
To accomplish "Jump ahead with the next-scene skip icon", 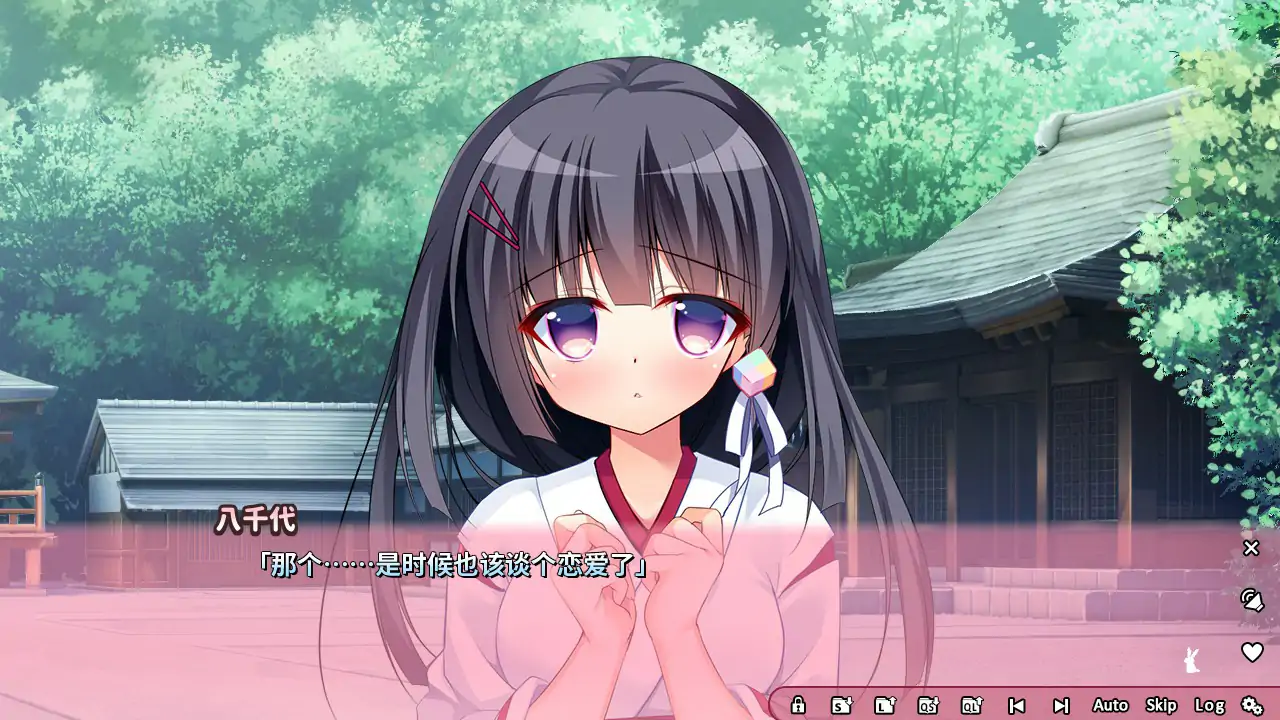I will [1061, 705].
